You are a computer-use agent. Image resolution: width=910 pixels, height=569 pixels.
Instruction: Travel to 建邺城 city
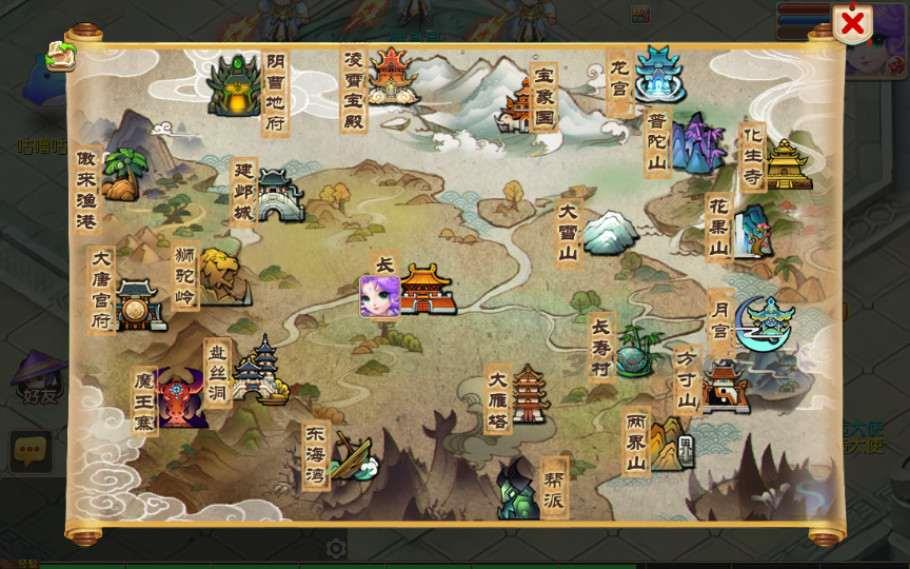280,195
